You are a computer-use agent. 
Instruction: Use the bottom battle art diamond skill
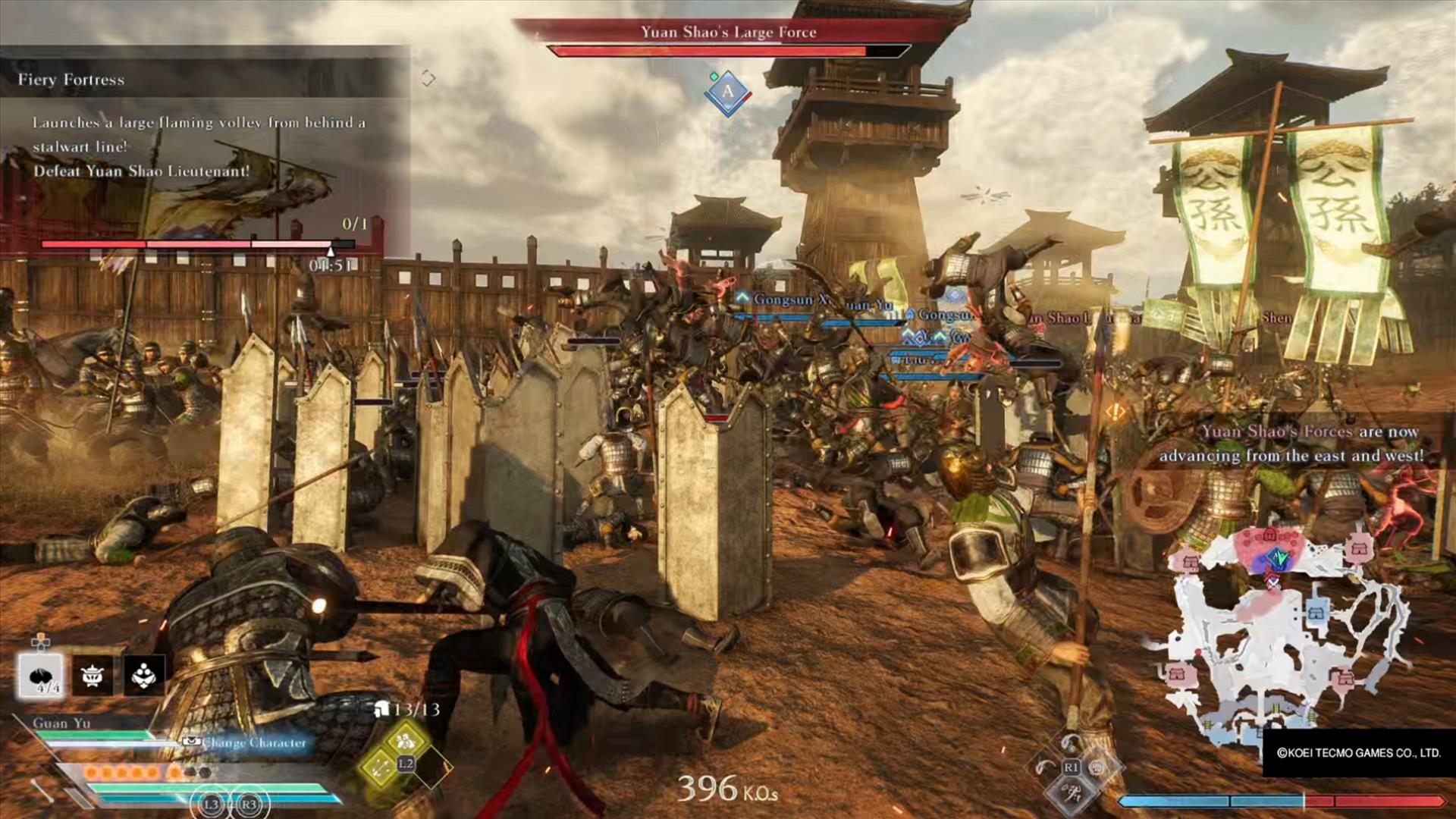coord(1072,793)
